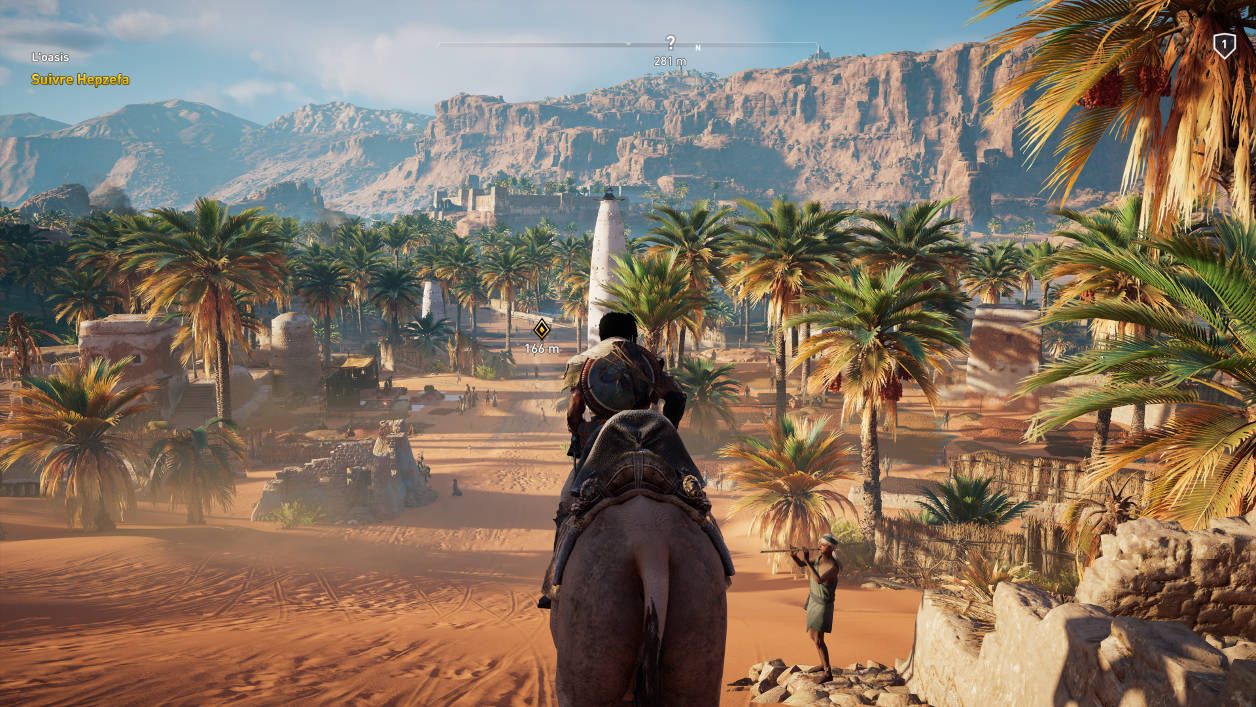Click the question mark compass marker
The image size is (1256, 707).
point(671,42)
